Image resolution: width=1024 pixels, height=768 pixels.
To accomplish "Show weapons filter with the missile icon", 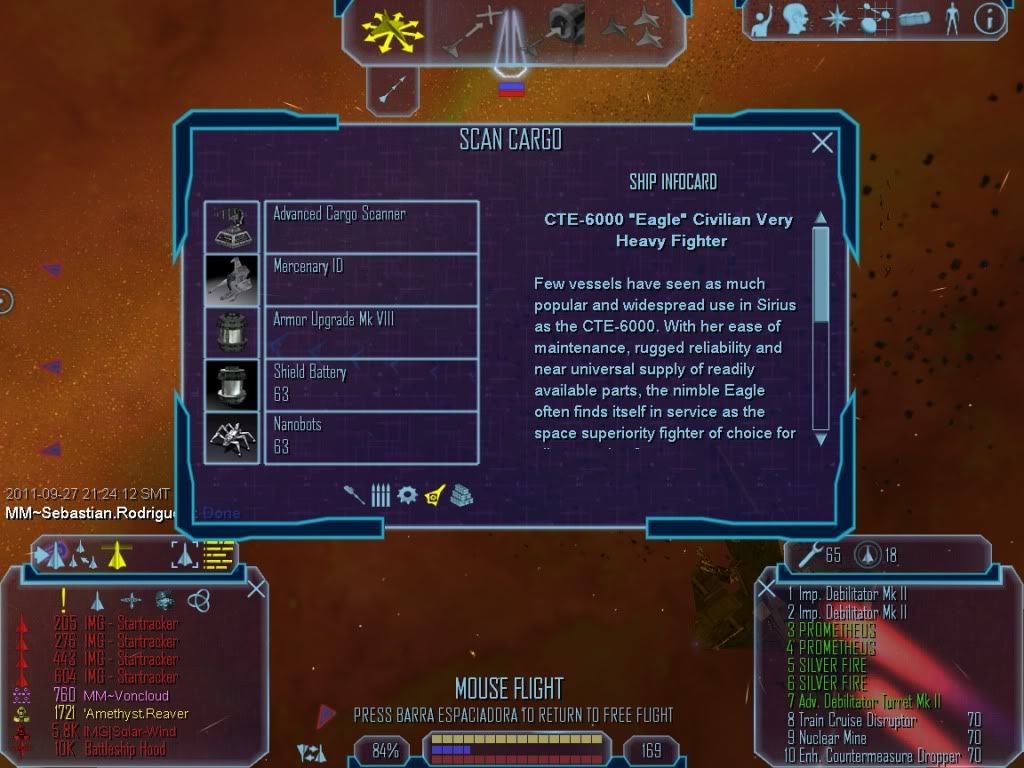I will click(355, 495).
